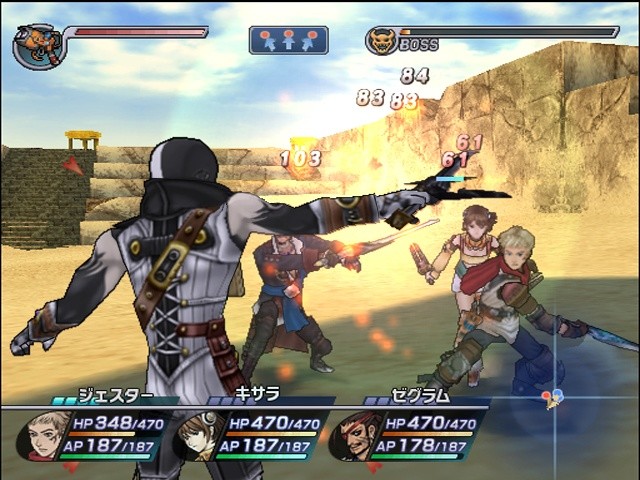Select Kisala's character portrait
This screenshot has width=640, height=480.
198,436
